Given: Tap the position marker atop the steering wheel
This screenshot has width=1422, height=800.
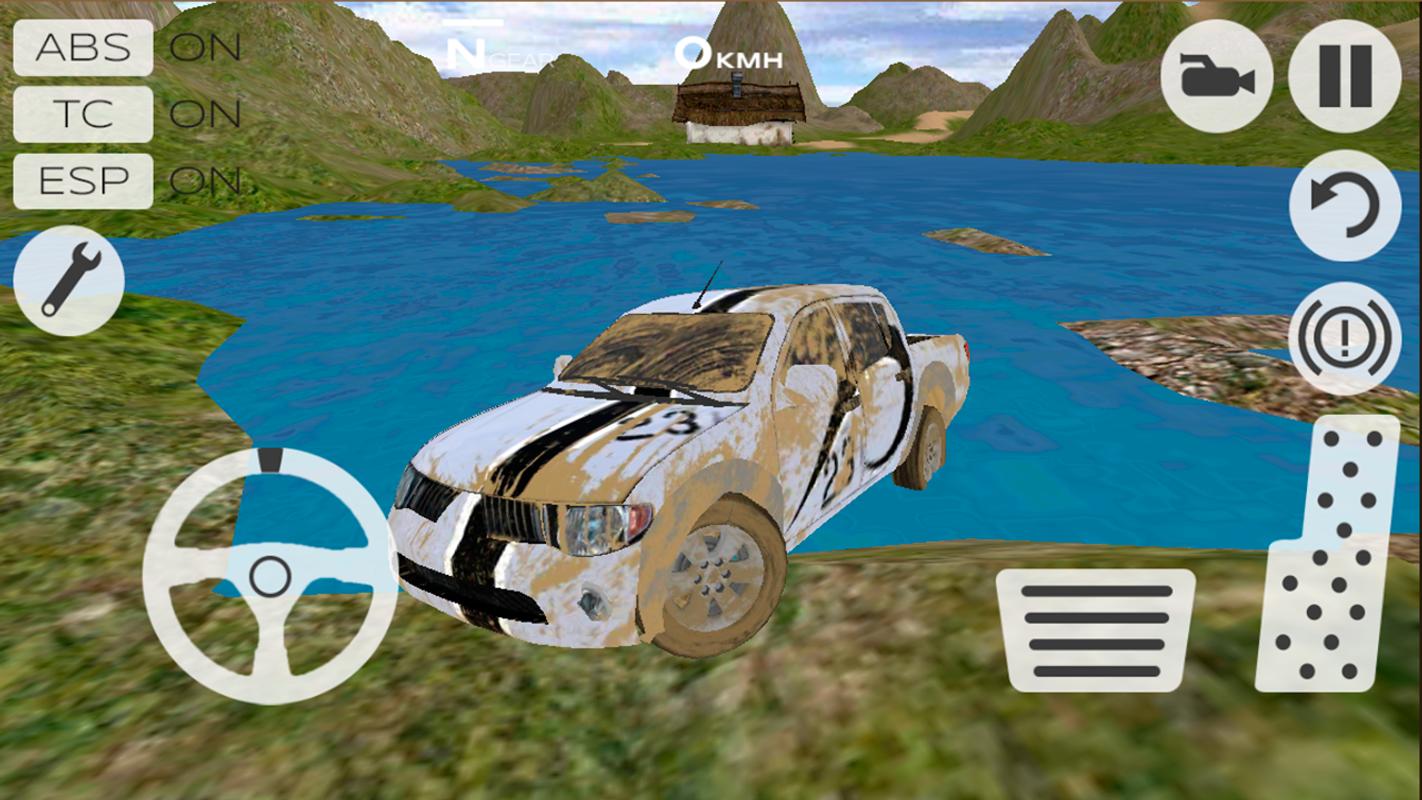Looking at the screenshot, I should 268,462.
